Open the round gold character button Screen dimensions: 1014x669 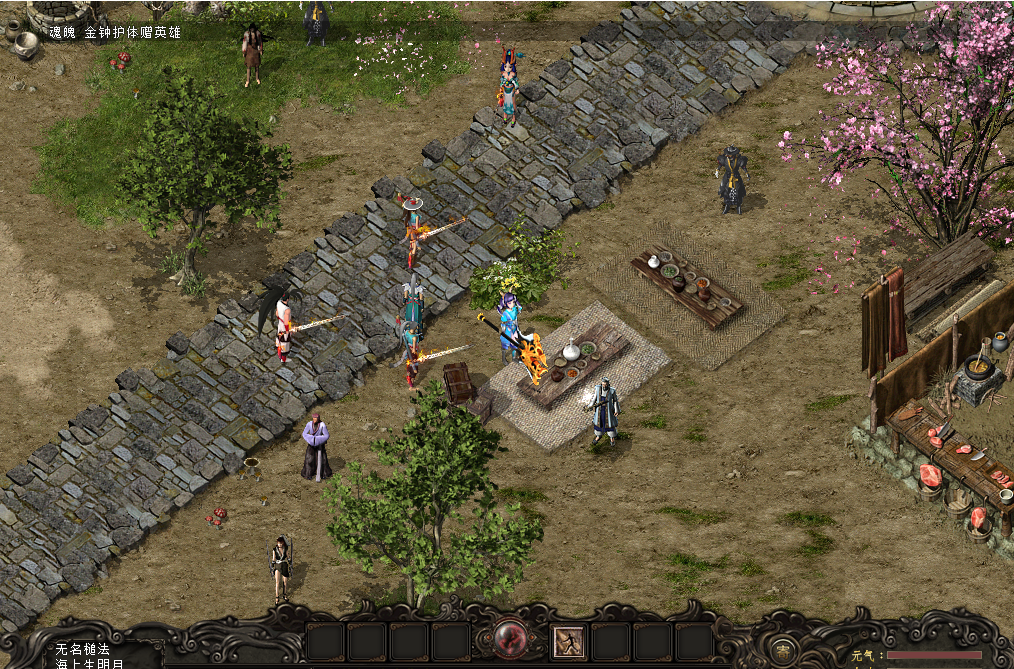pos(785,647)
